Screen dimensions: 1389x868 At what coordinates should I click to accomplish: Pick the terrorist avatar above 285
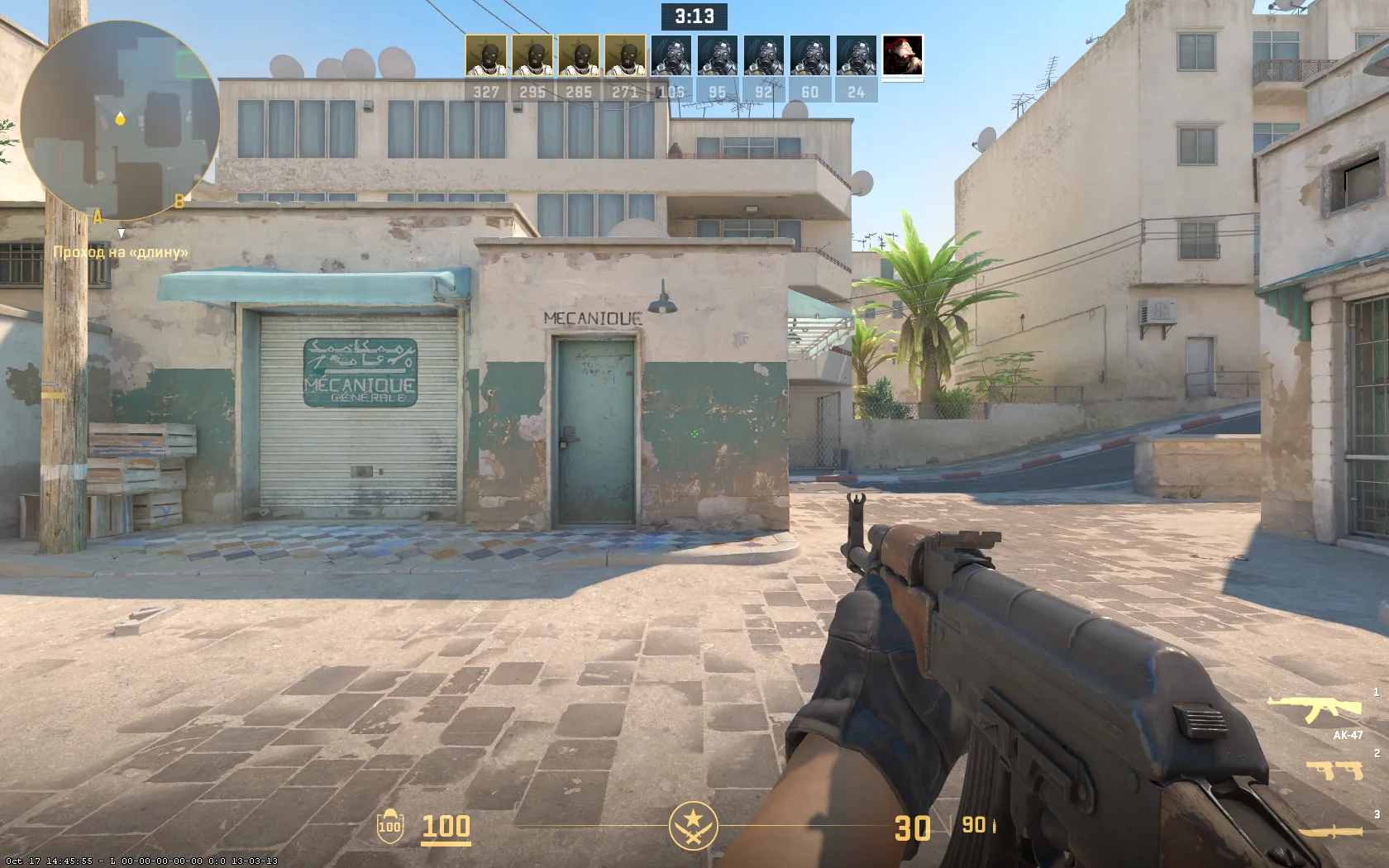(578, 56)
